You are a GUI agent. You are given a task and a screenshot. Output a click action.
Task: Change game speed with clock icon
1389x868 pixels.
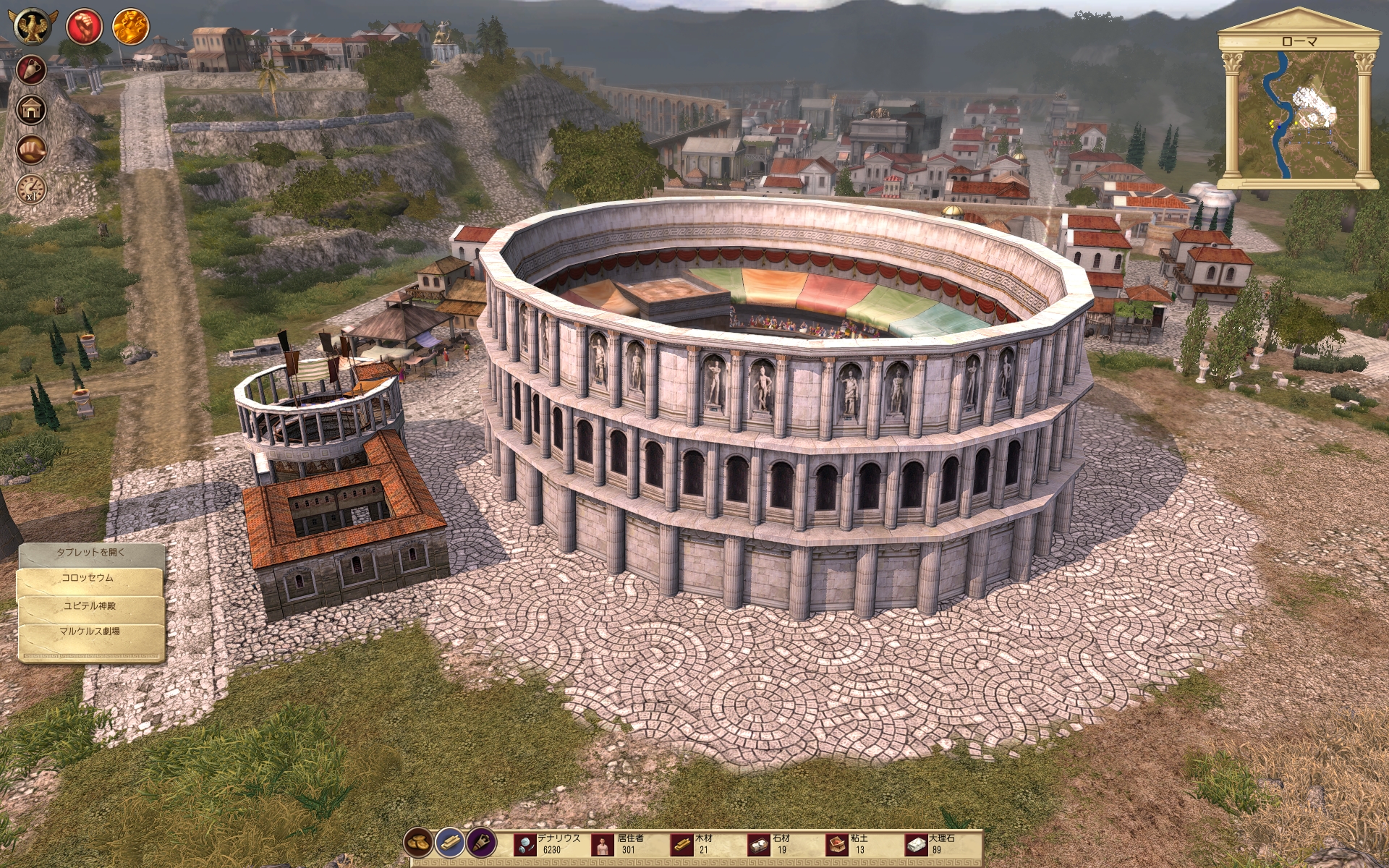31,190
